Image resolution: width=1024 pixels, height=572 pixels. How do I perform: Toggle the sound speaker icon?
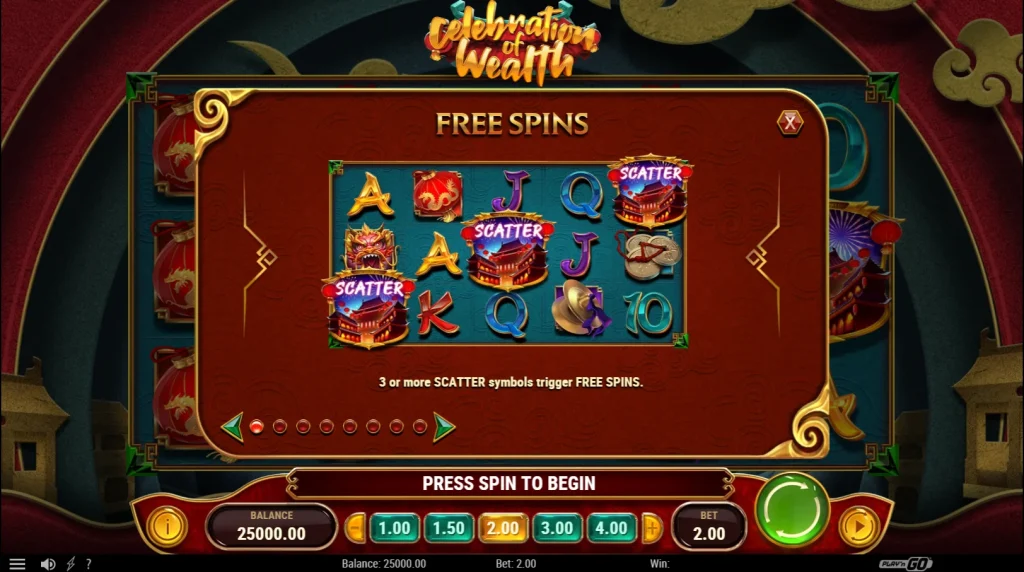tap(47, 564)
